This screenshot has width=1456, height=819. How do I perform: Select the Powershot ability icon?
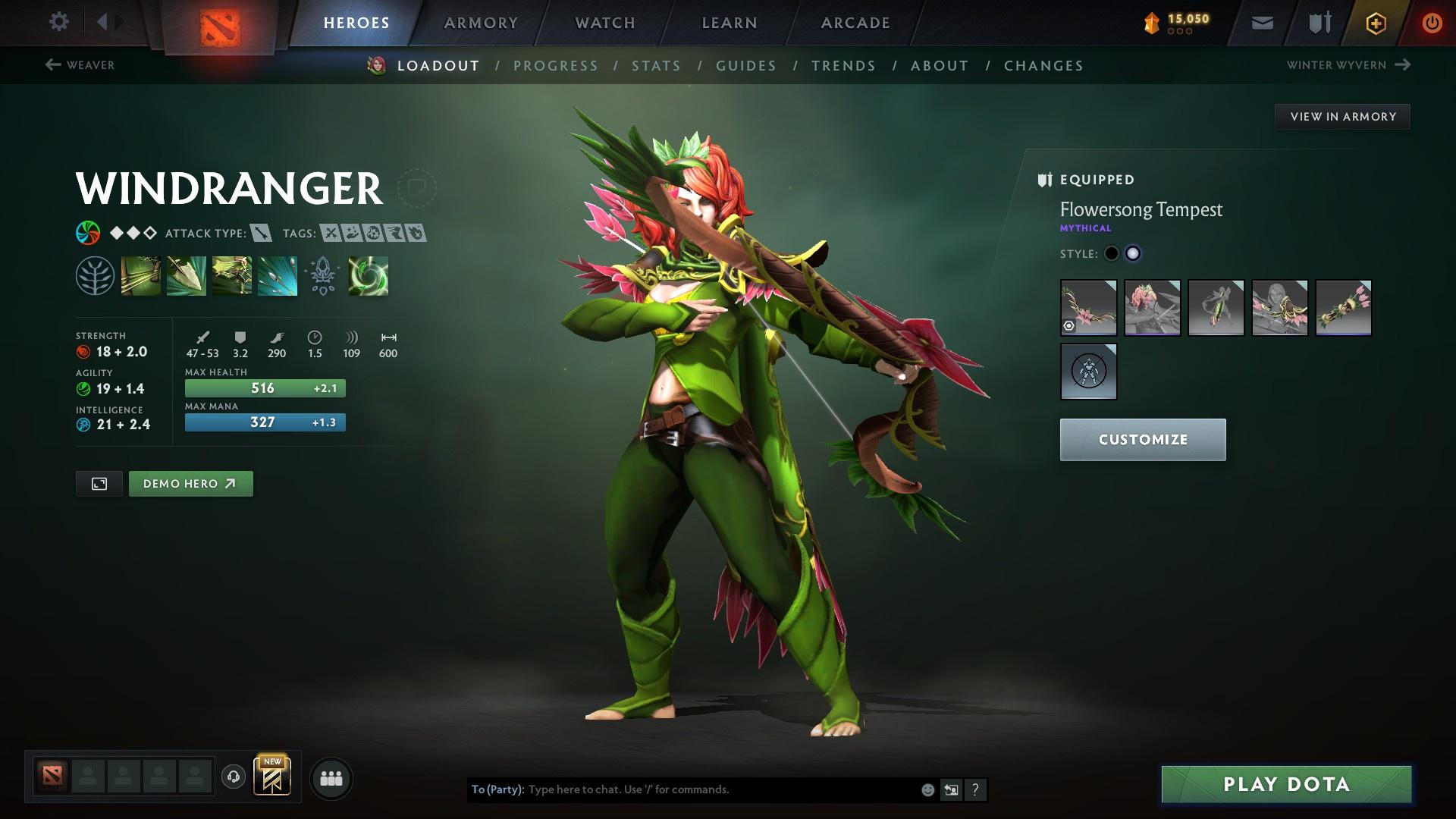pos(186,275)
